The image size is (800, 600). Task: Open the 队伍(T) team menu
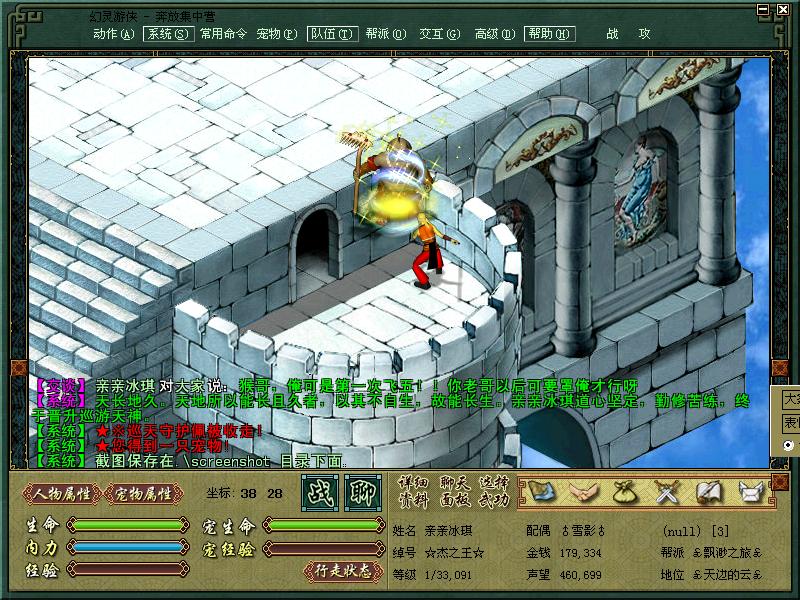tap(332, 33)
